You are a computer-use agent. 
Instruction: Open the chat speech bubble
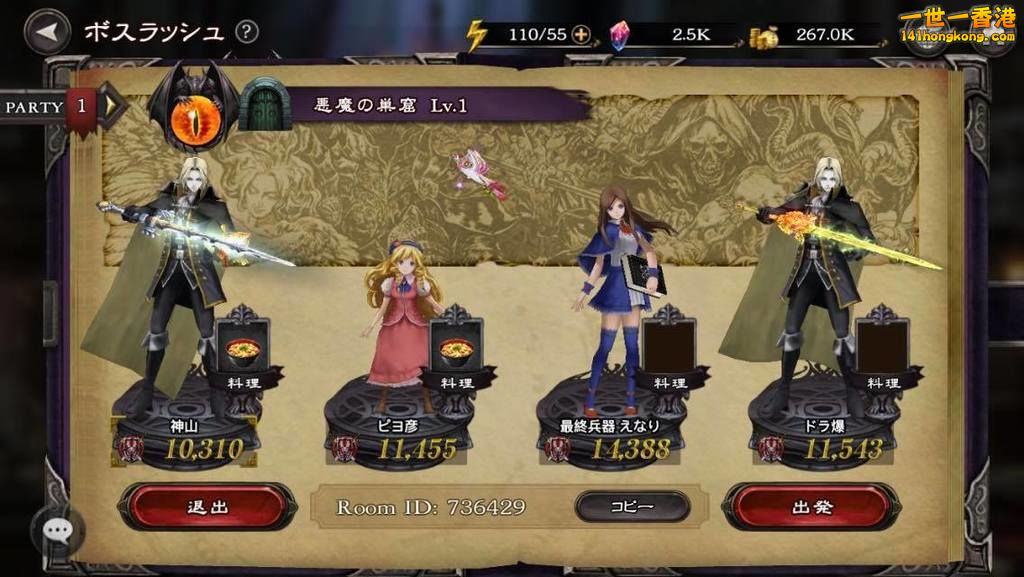57,531
